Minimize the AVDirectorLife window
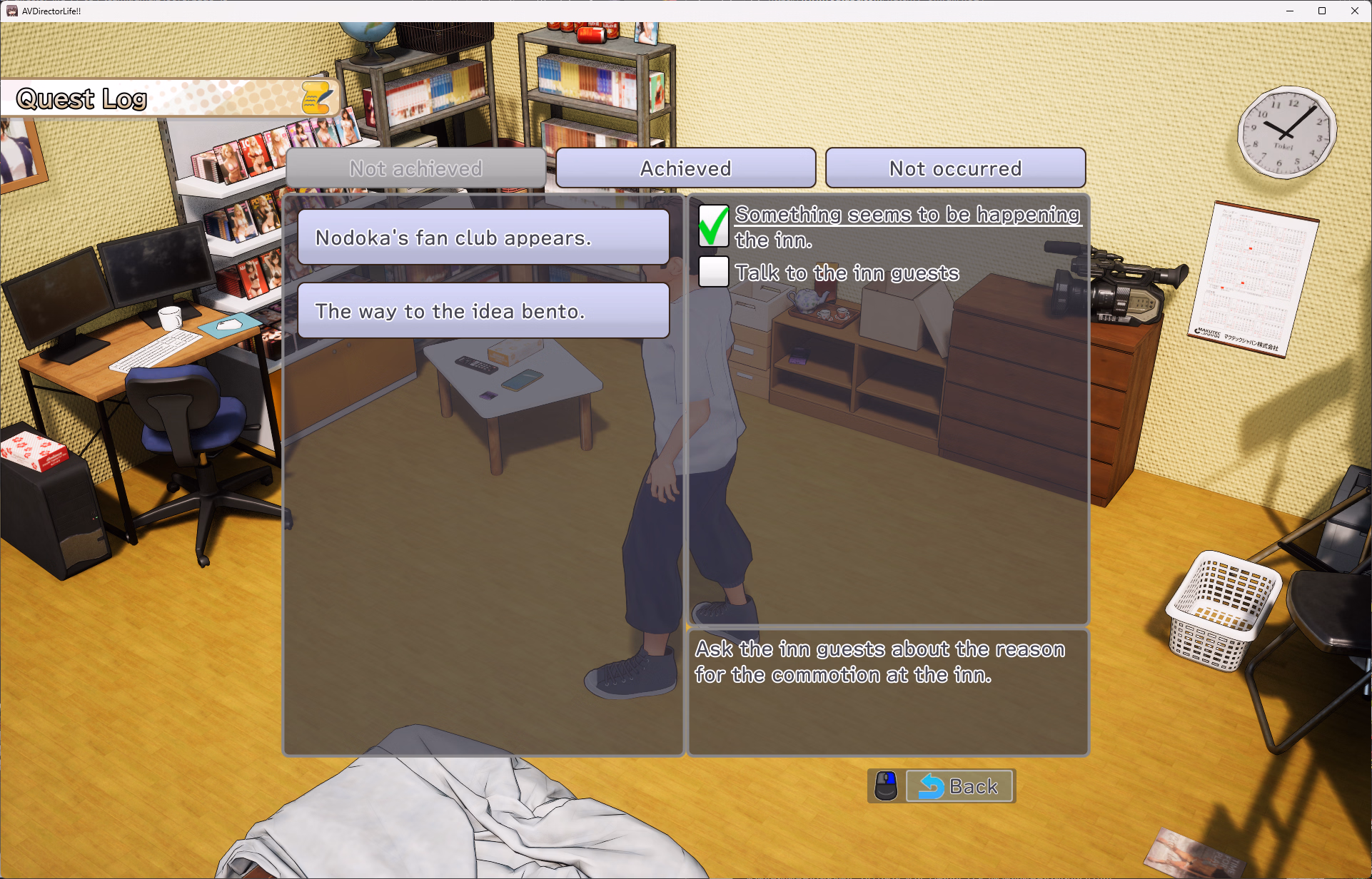Viewport: 1372px width, 879px height. click(1290, 11)
